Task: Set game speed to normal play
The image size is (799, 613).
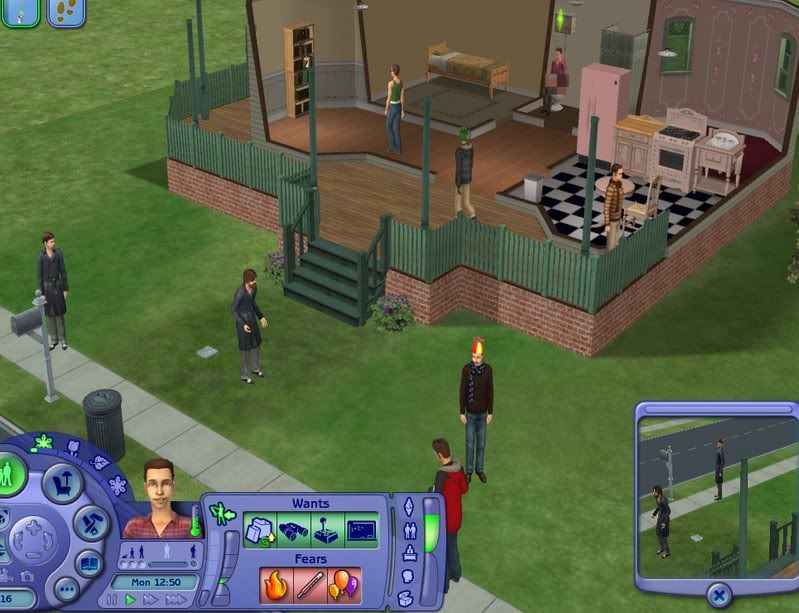Action: [x=131, y=600]
